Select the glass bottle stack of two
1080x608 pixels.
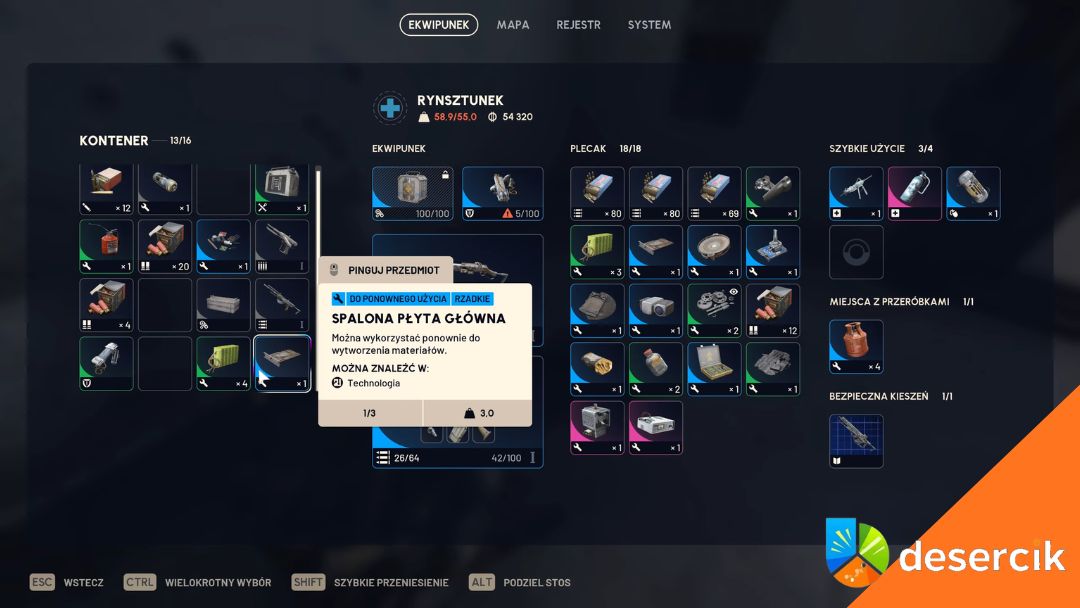click(x=656, y=369)
